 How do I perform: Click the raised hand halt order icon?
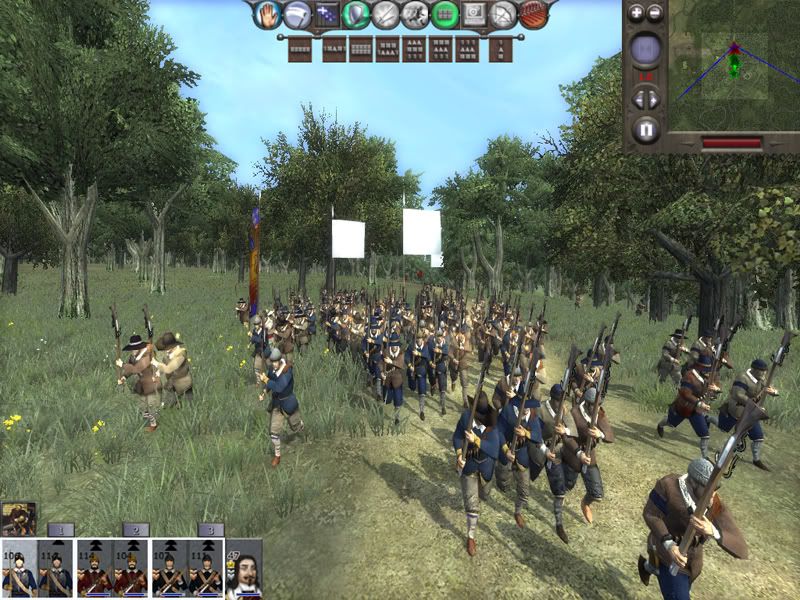tap(267, 14)
